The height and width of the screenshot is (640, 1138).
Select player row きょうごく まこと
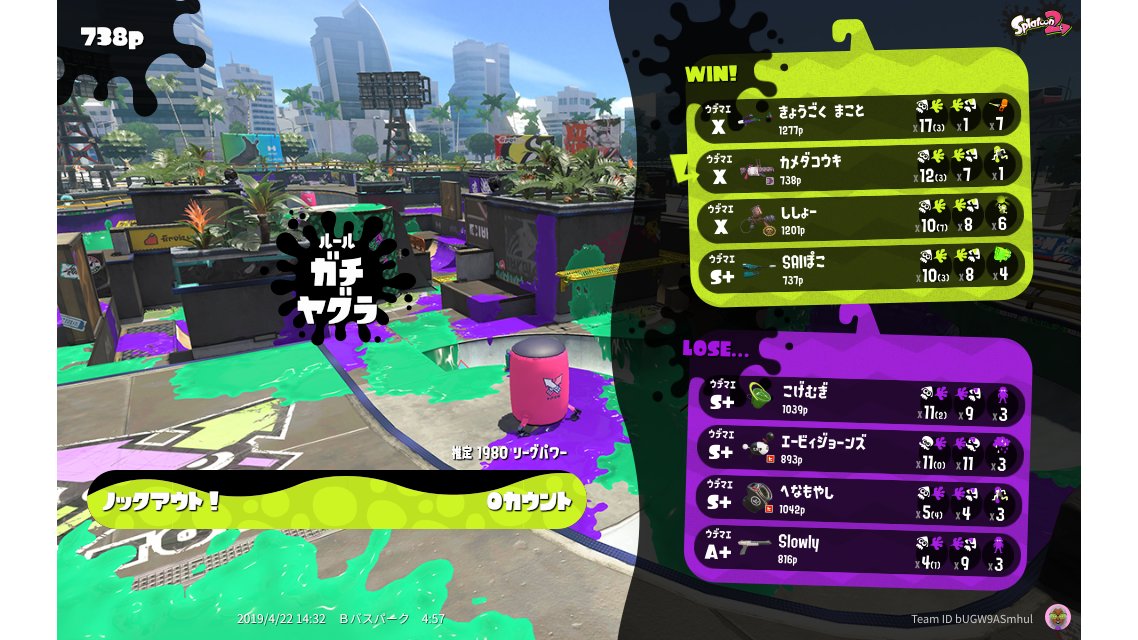click(x=860, y=116)
